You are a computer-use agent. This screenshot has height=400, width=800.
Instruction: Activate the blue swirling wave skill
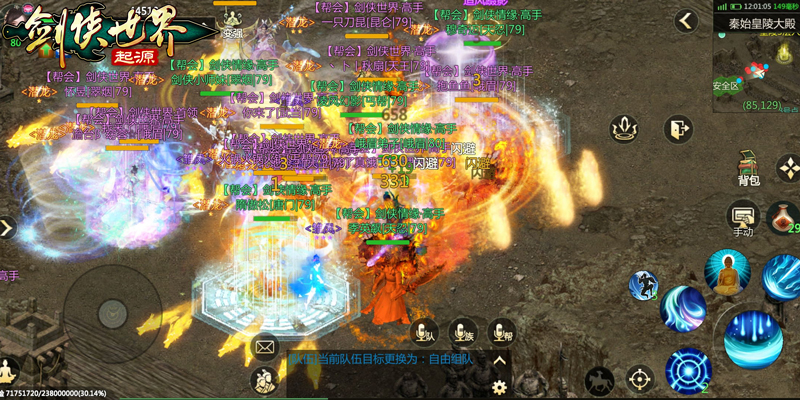683,308
